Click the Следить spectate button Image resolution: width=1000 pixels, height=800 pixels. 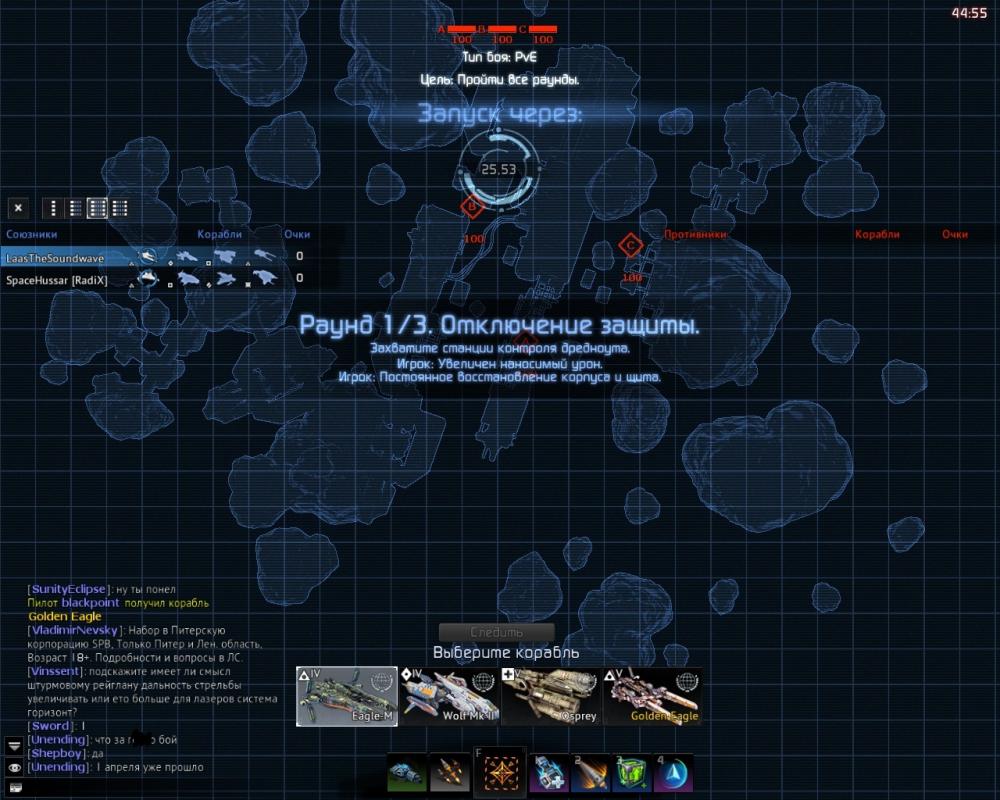click(496, 632)
